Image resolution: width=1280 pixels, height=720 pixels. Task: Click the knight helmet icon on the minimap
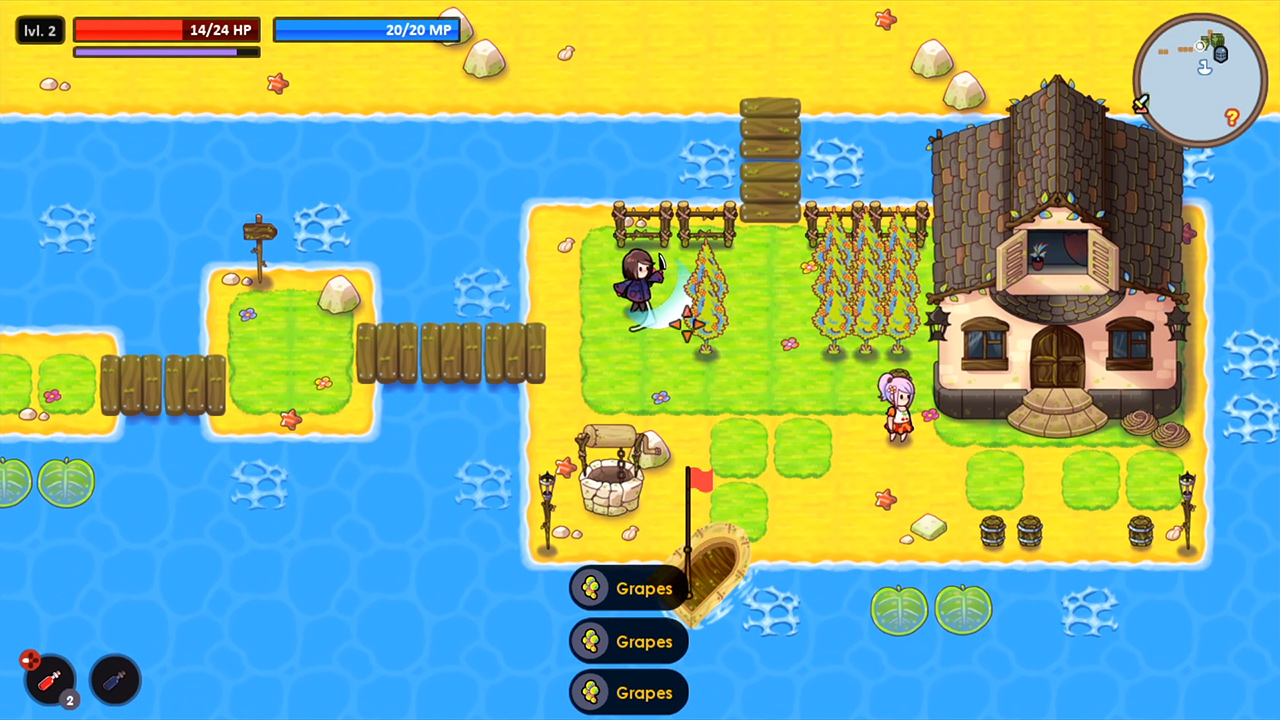pos(1221,55)
